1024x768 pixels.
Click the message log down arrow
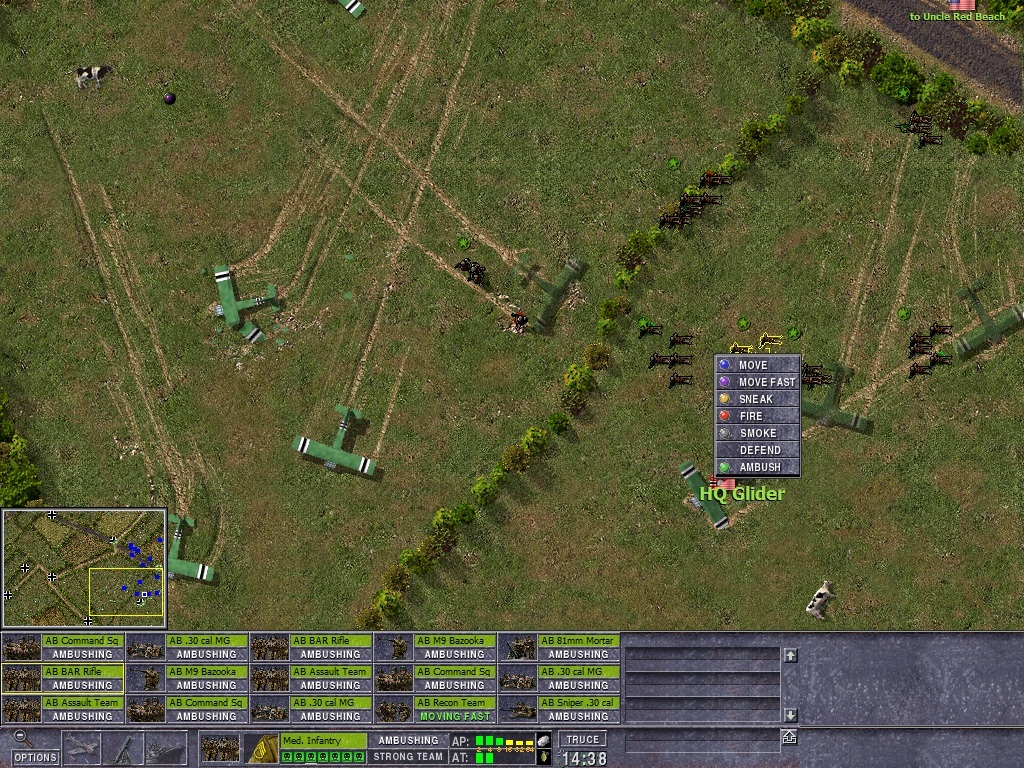click(x=790, y=715)
